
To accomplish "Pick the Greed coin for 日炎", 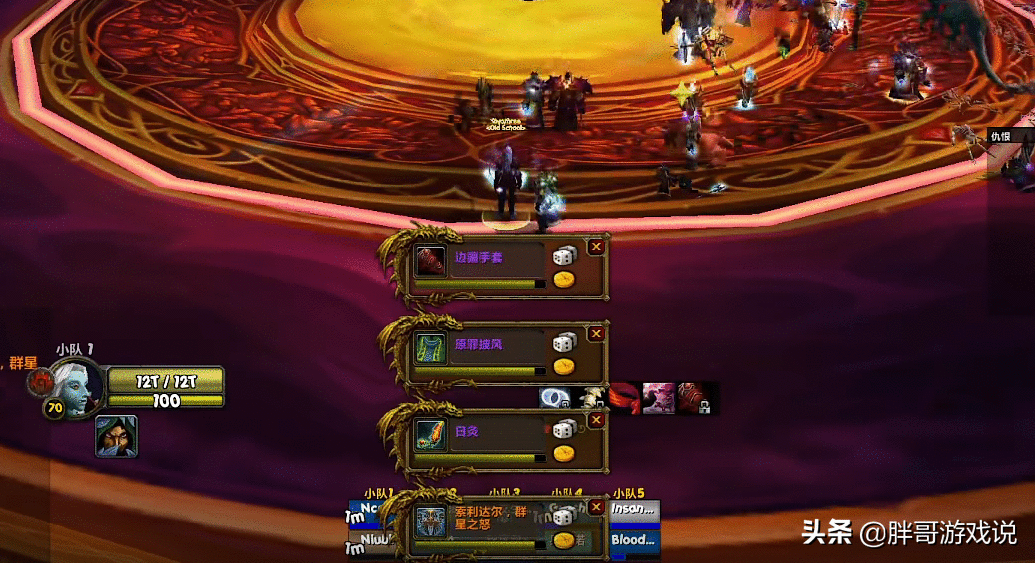I will [565, 452].
